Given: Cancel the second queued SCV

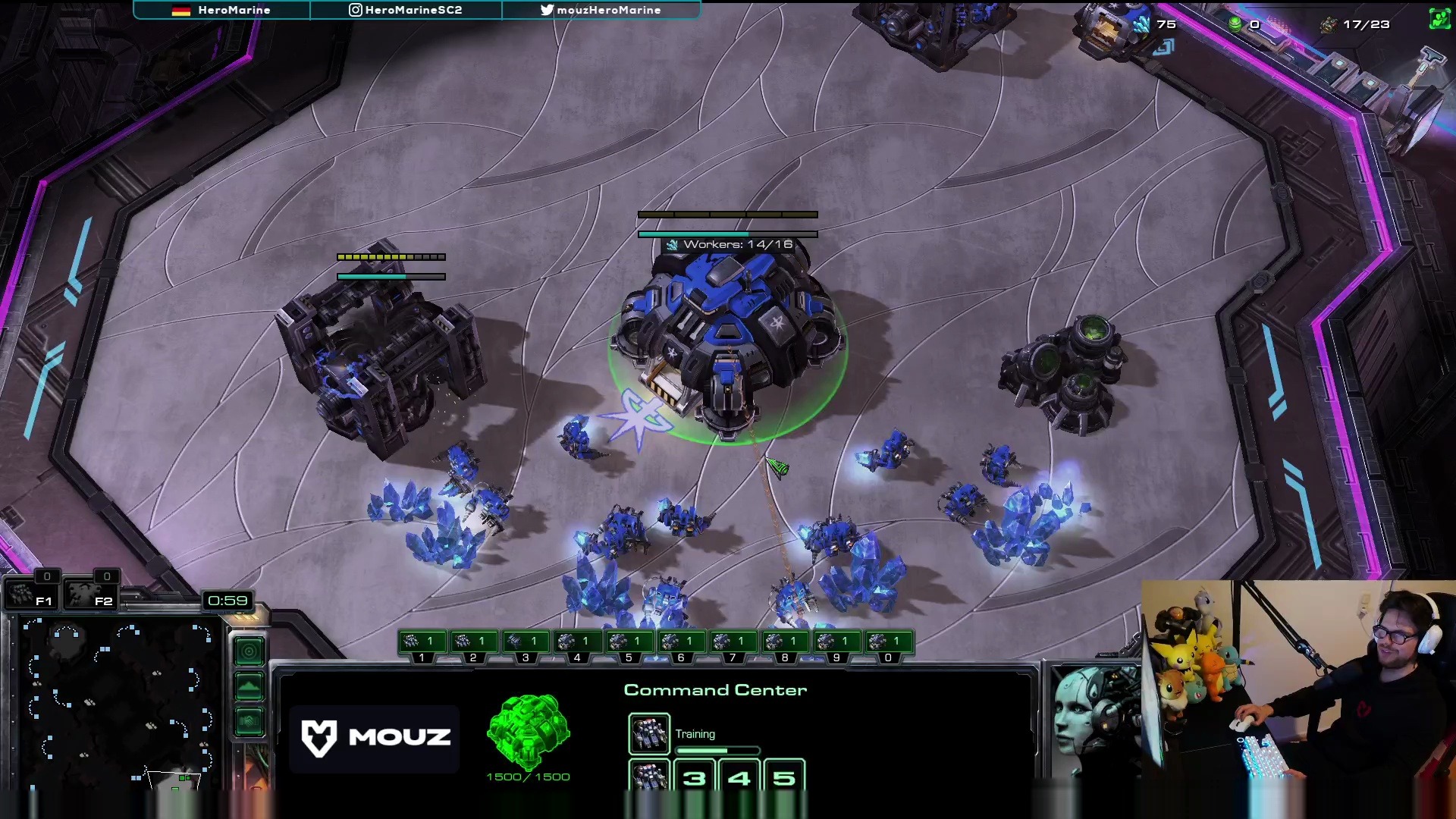Looking at the screenshot, I should (x=649, y=776).
